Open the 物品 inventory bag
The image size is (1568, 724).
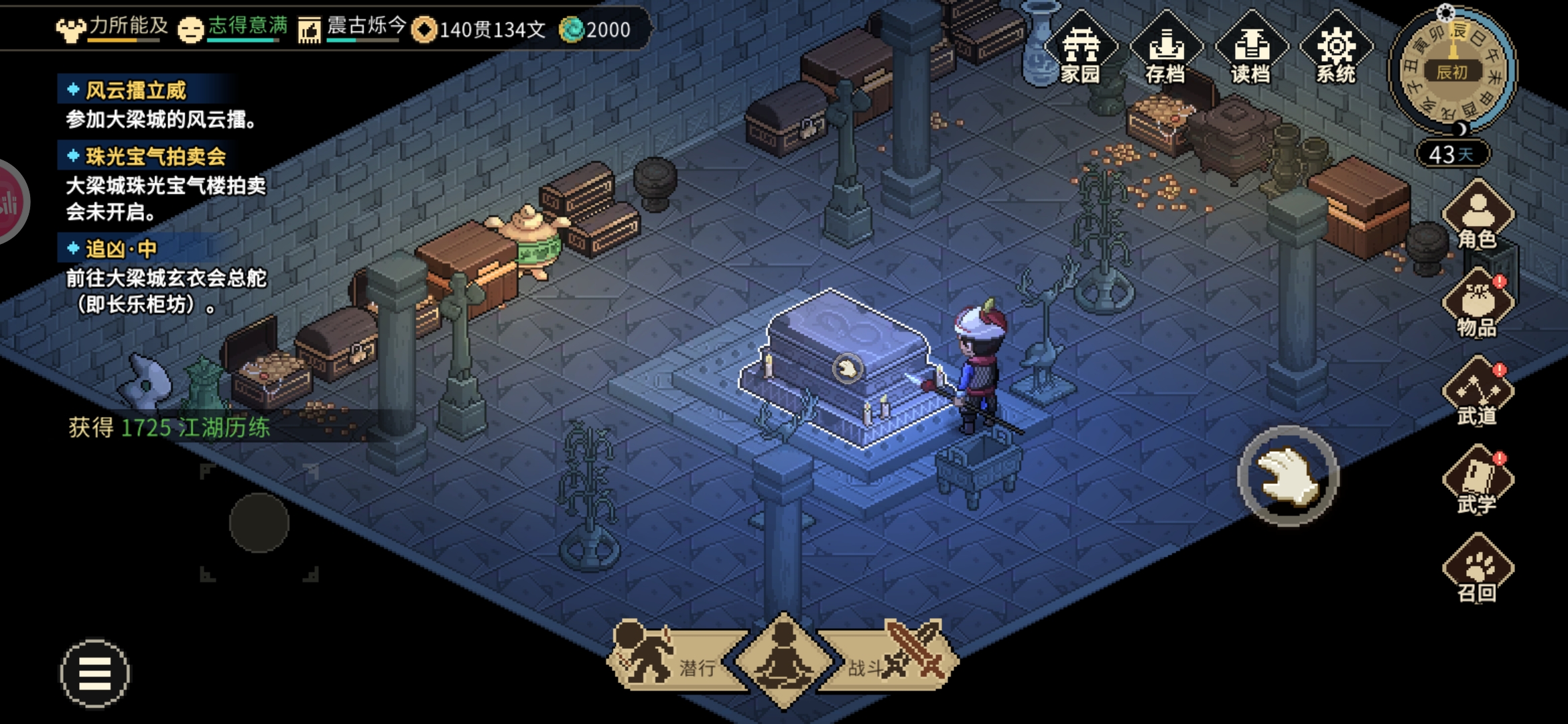click(1478, 303)
